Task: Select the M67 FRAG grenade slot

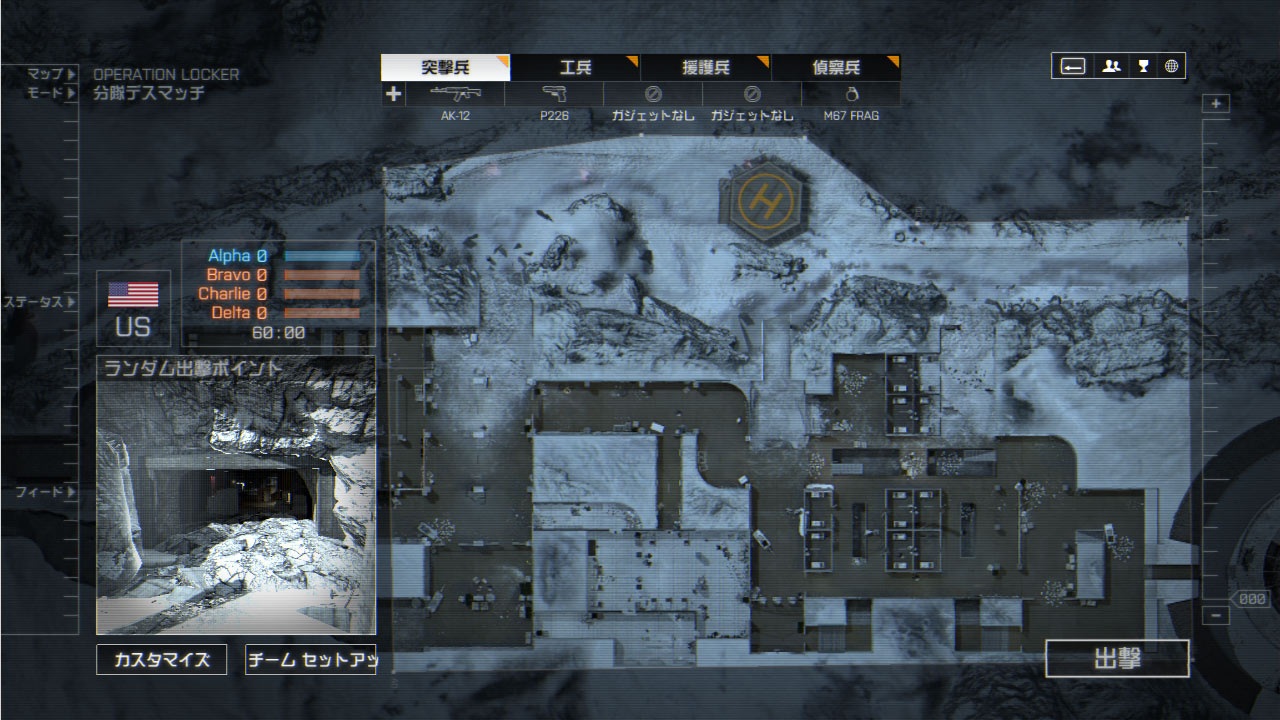Action: click(x=851, y=95)
